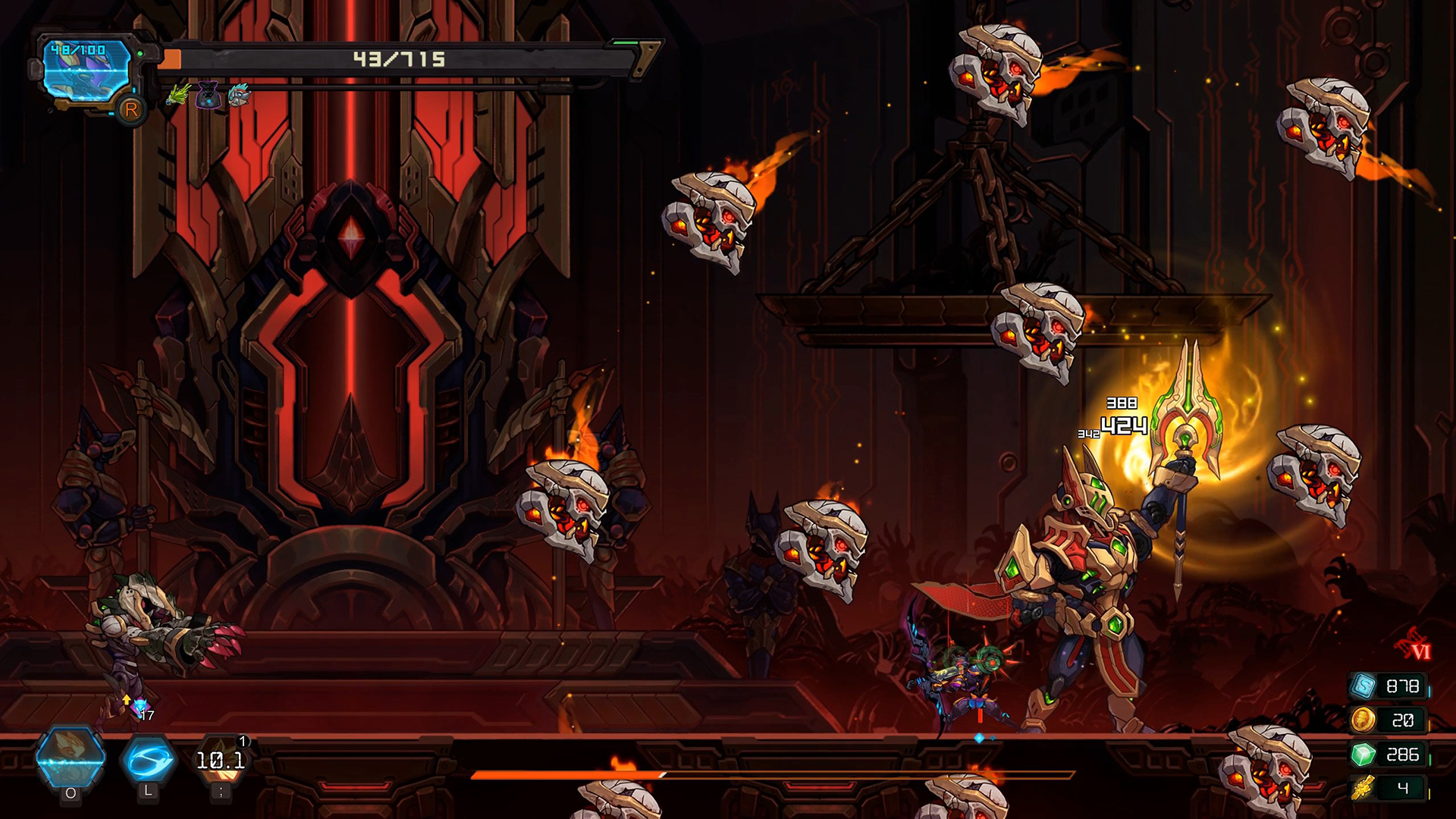
Task: Click the gold coin currency icon
Action: (1363, 719)
